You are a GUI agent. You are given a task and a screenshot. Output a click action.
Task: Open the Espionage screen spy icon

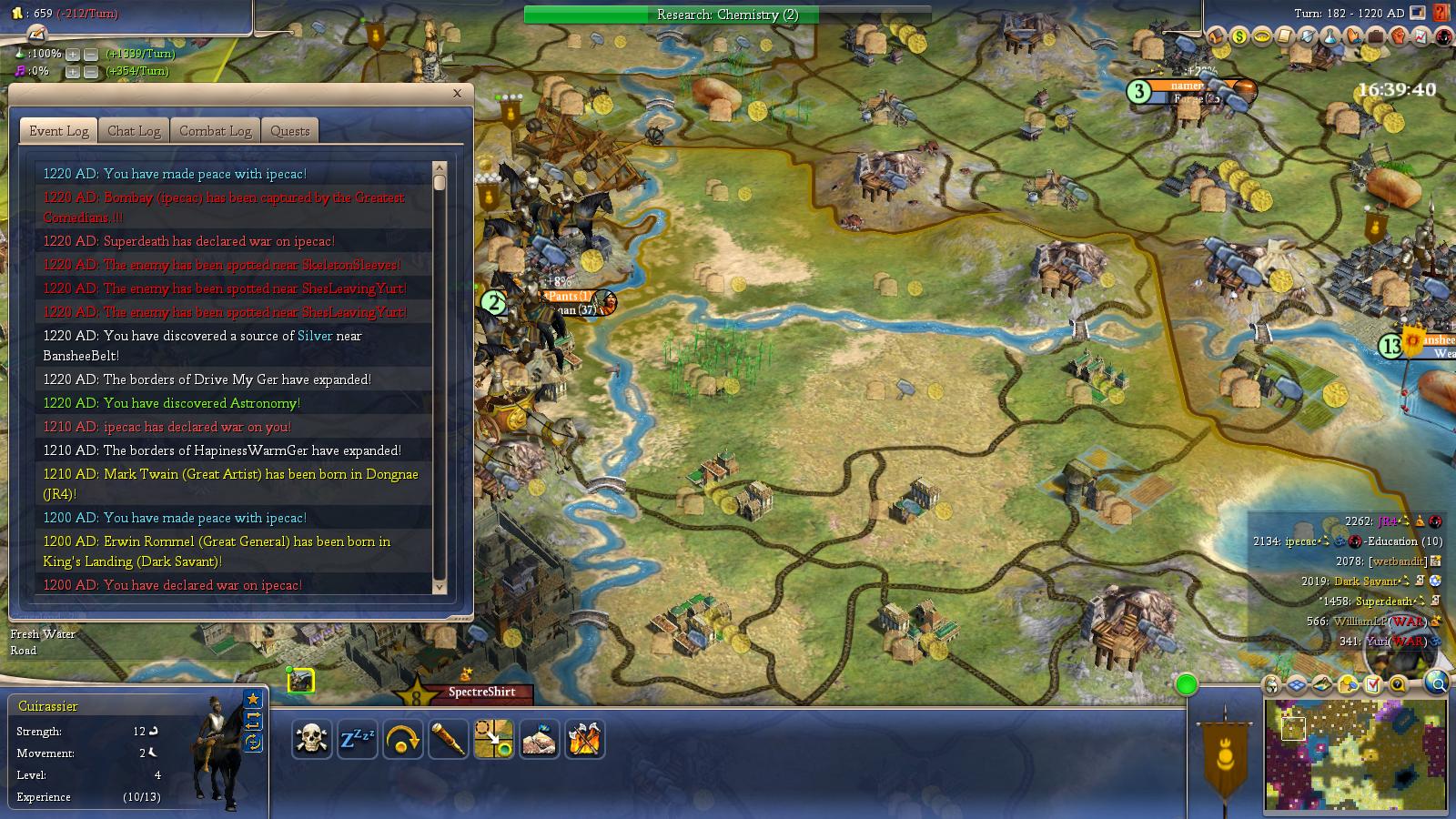click(1441, 38)
